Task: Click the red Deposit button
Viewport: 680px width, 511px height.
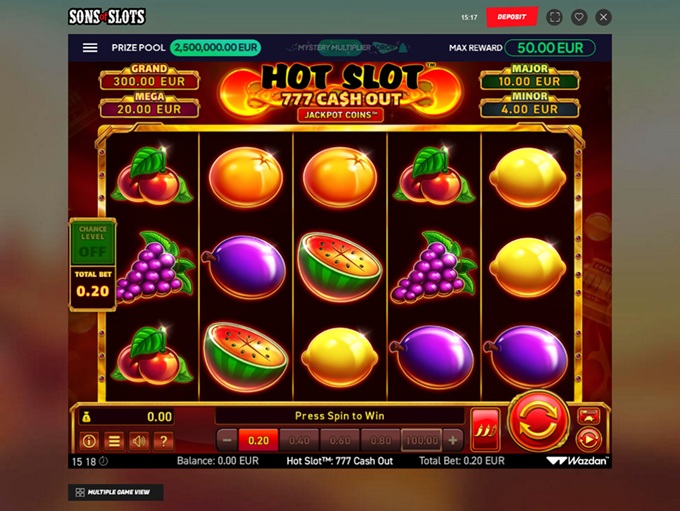Action: 512,17
